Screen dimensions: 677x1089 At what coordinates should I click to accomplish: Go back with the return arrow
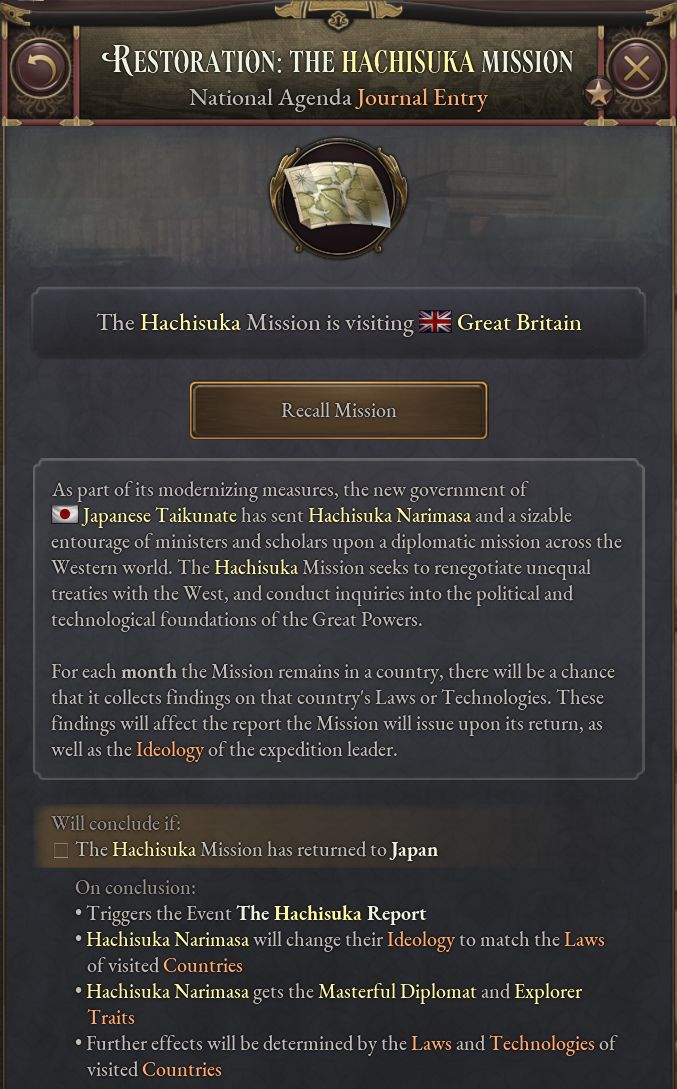[40, 69]
